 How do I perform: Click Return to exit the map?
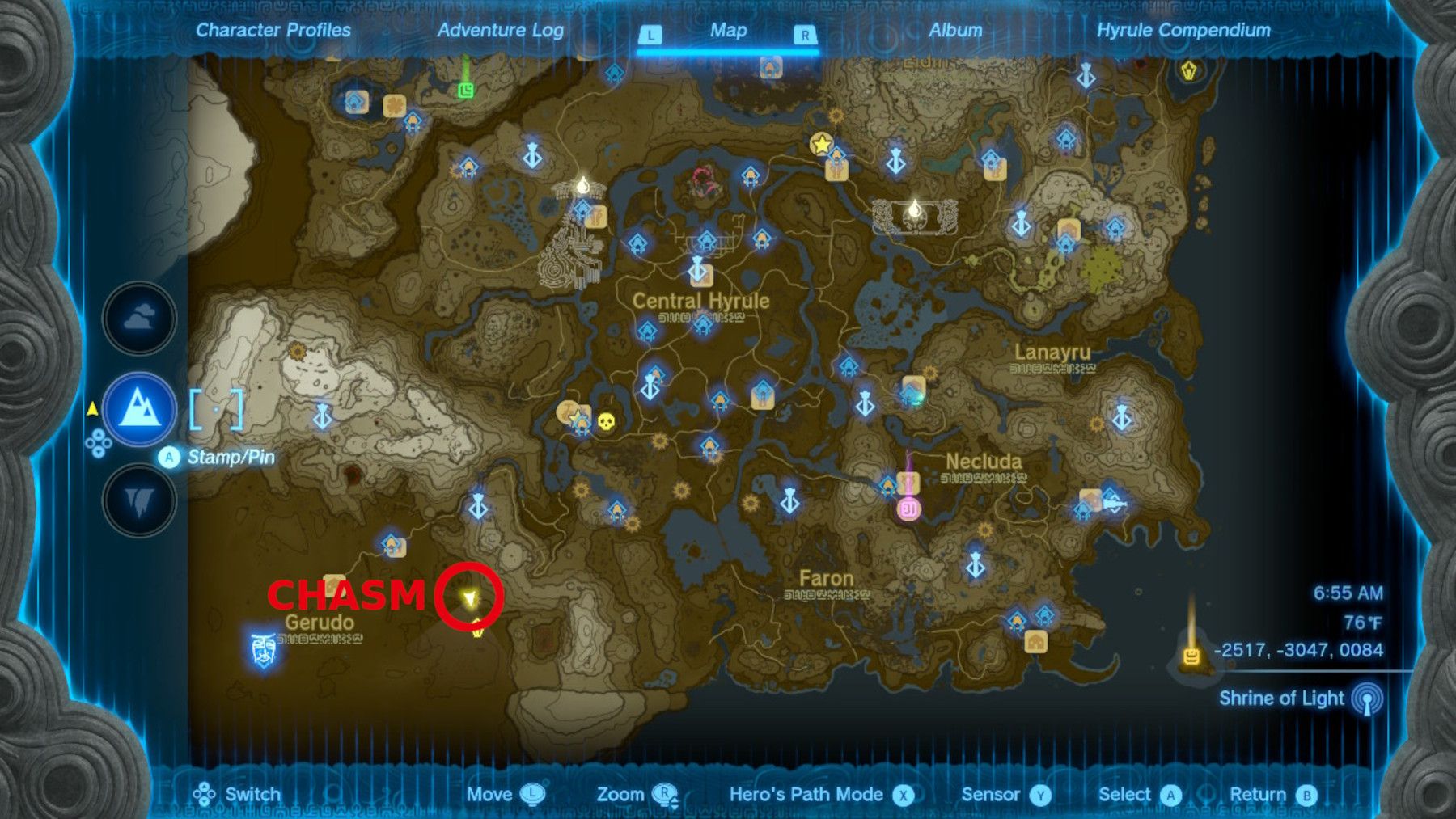[x=1259, y=795]
